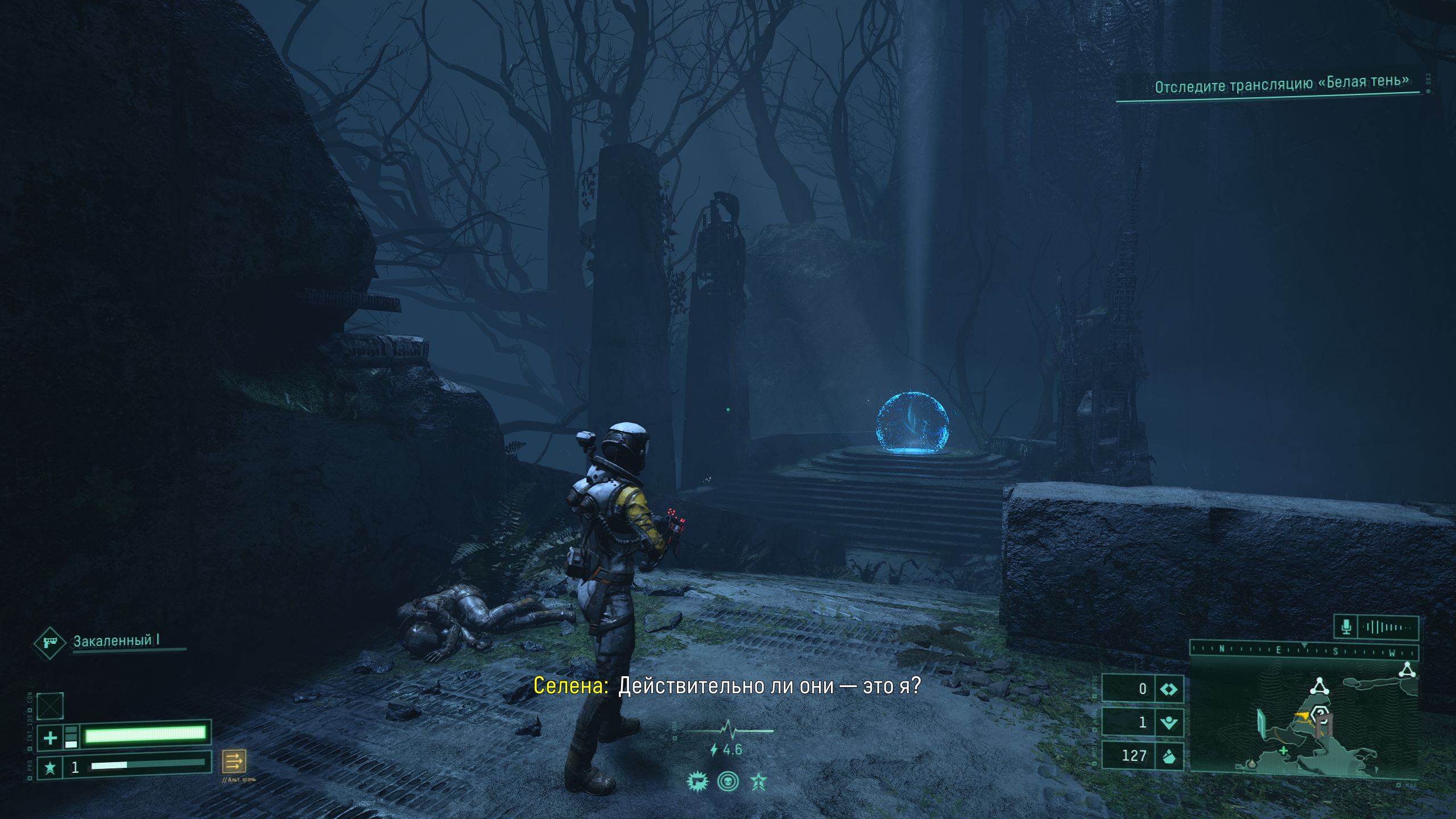This screenshot has height=819, width=1456.
Task: Select the proficiency star icon
Action: (50, 768)
